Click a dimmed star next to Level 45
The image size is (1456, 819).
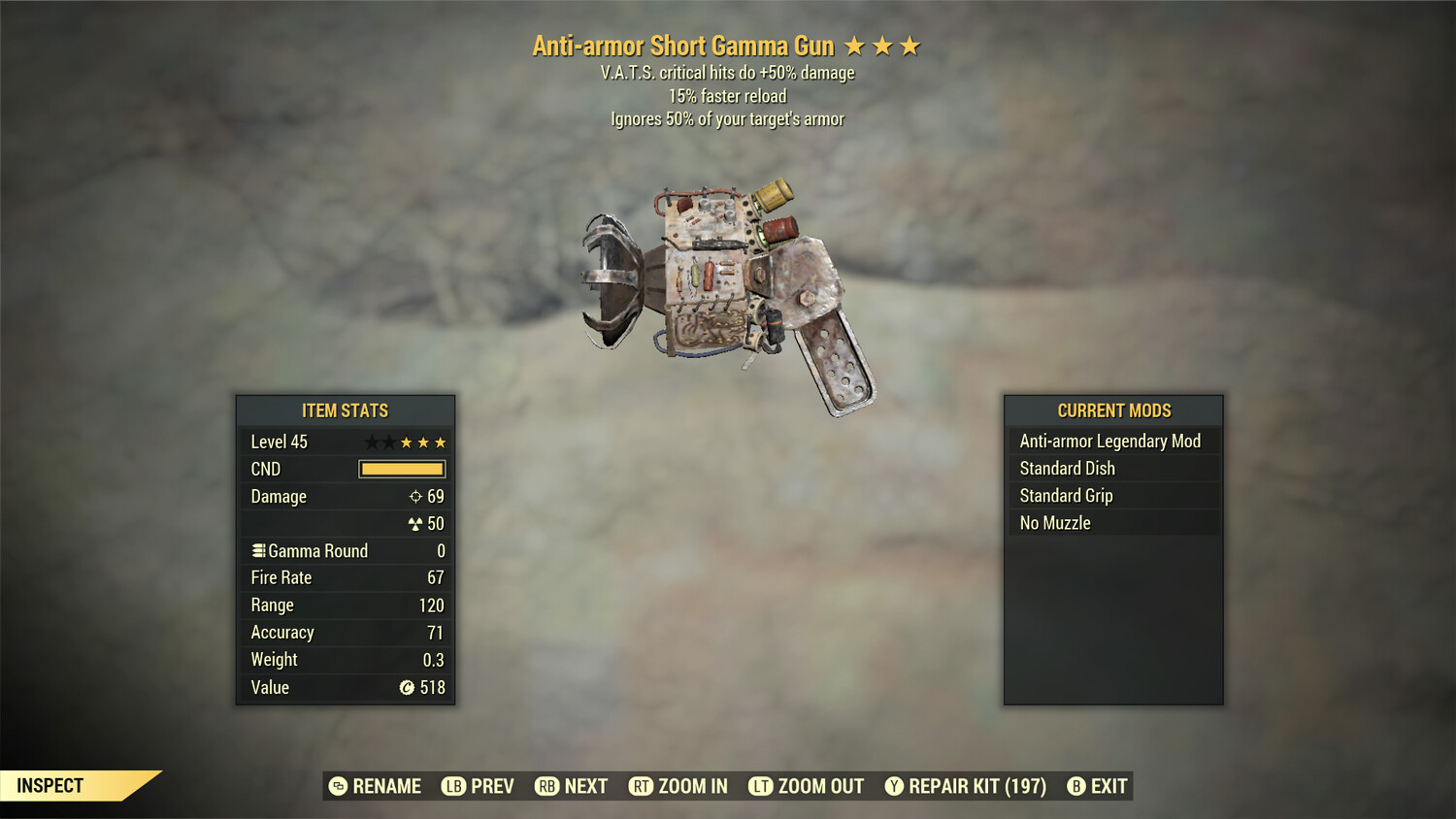[370, 442]
